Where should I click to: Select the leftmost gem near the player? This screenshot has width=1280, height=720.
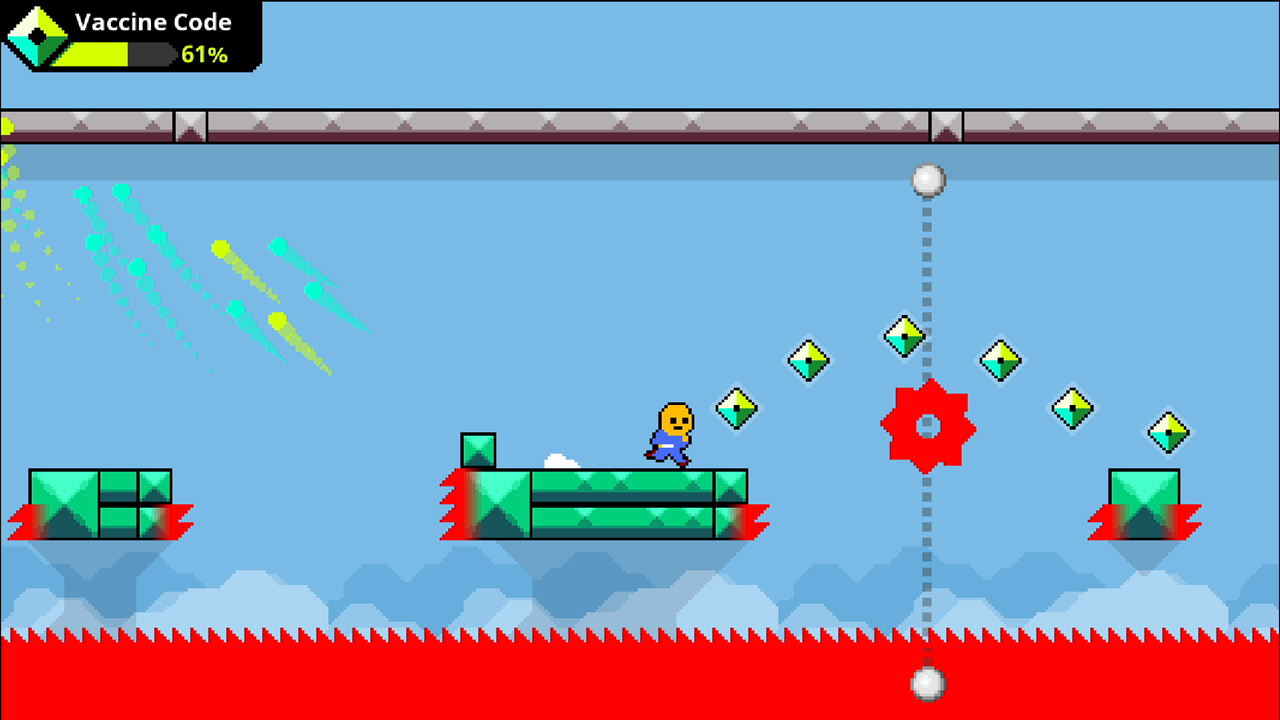pyautogui.click(x=735, y=410)
